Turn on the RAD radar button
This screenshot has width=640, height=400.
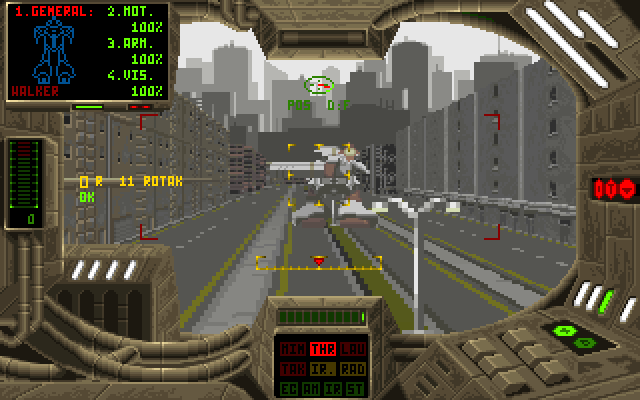coord(353,369)
